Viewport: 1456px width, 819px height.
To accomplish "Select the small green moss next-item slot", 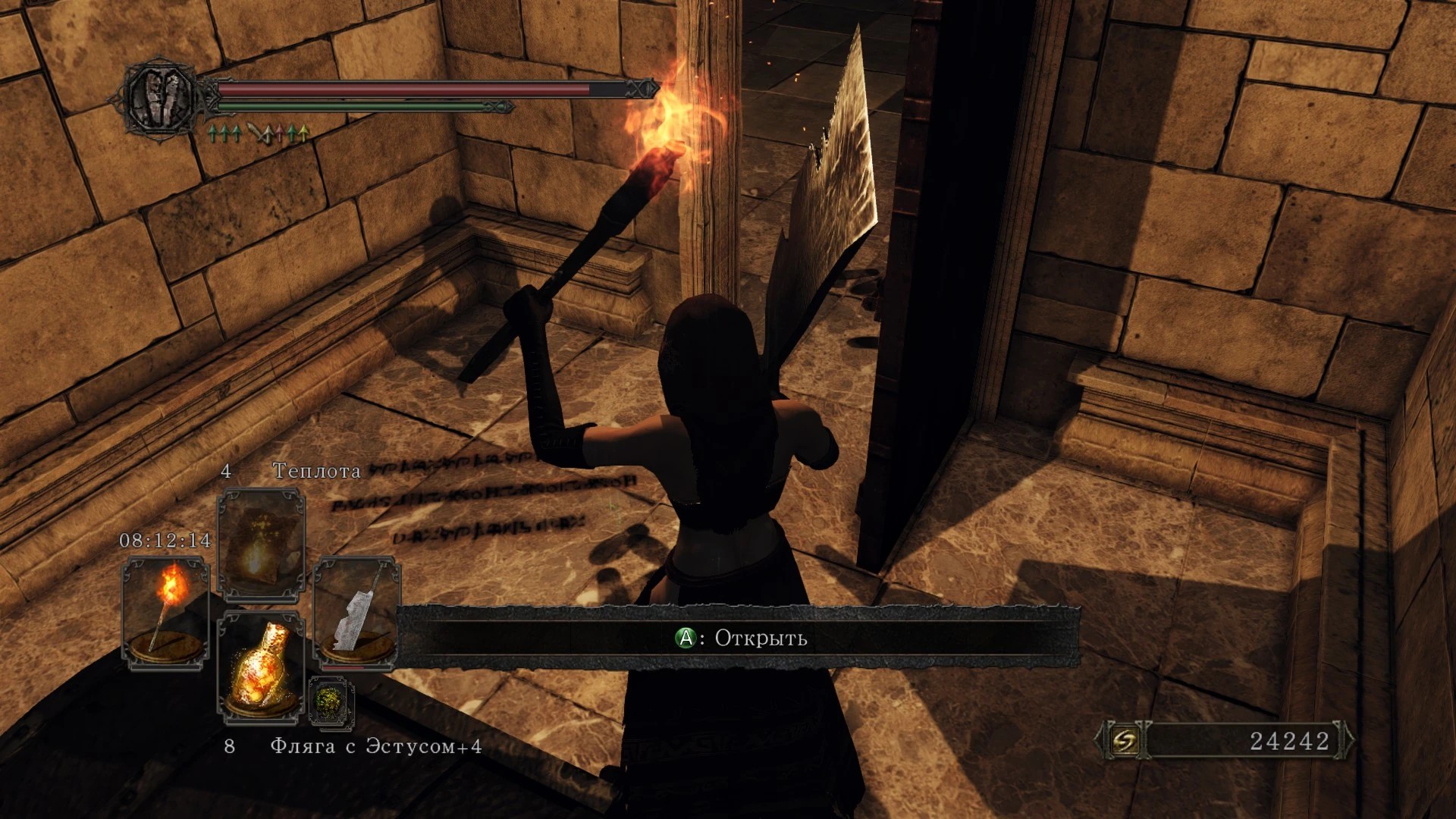I will pos(331,701).
